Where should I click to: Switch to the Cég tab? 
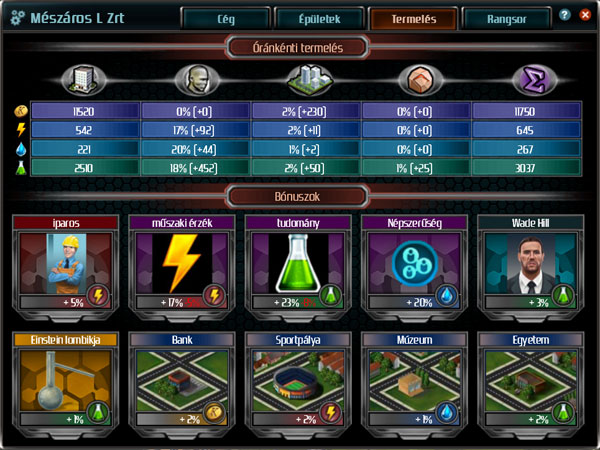[226, 18]
